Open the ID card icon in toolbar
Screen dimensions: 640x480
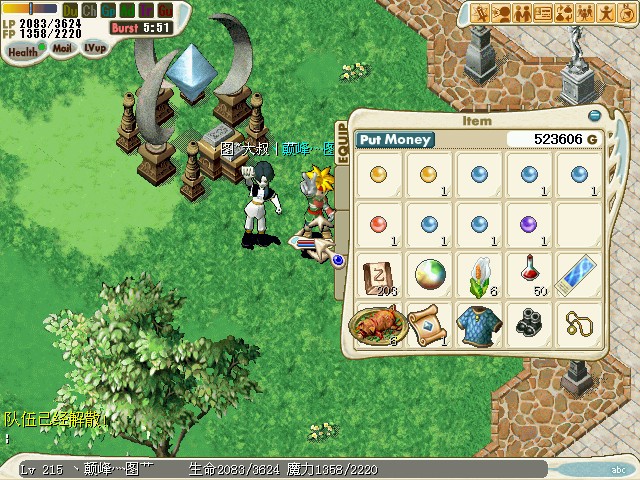[543, 14]
